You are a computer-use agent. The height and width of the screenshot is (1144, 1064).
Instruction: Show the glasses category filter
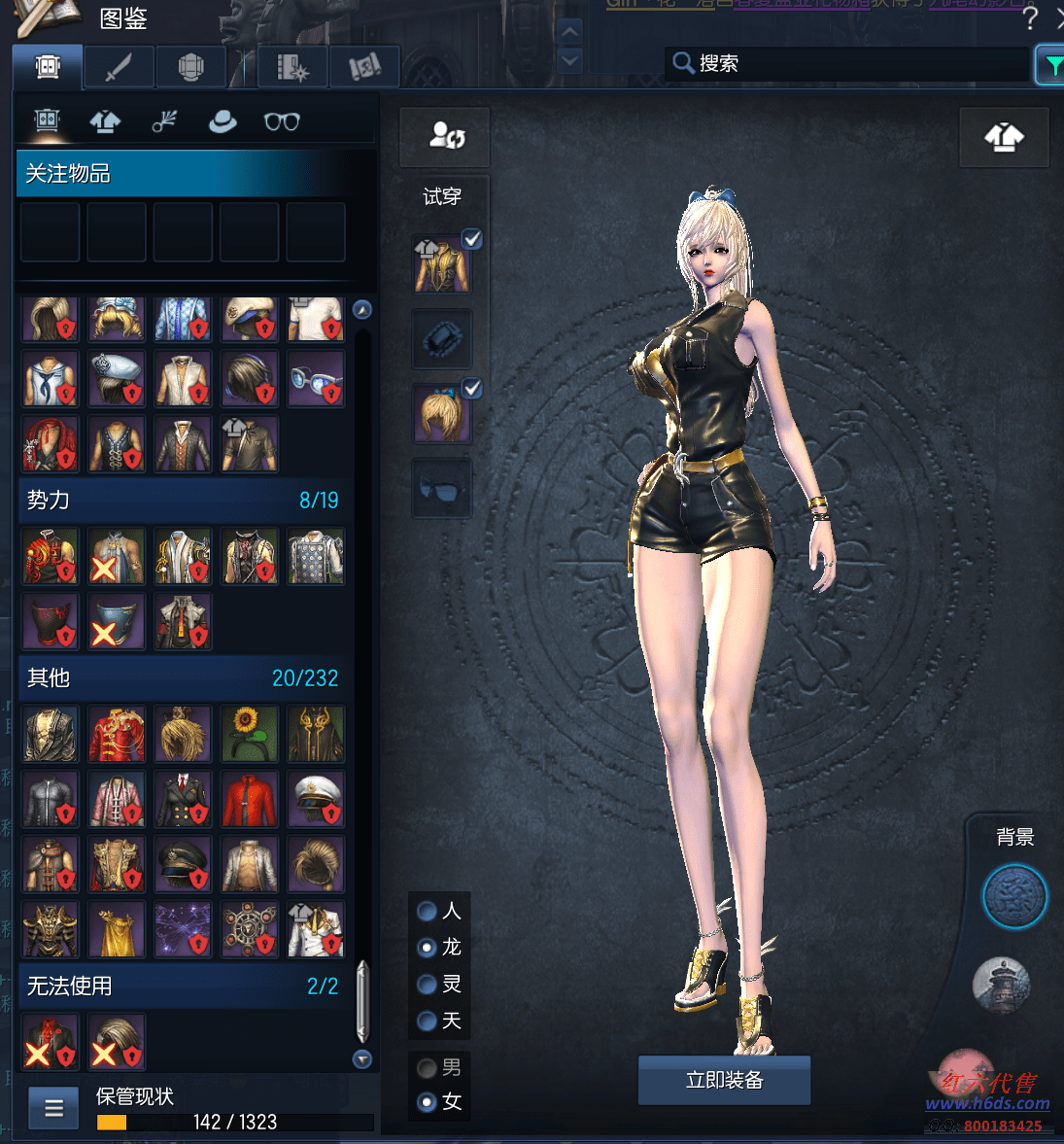point(282,121)
